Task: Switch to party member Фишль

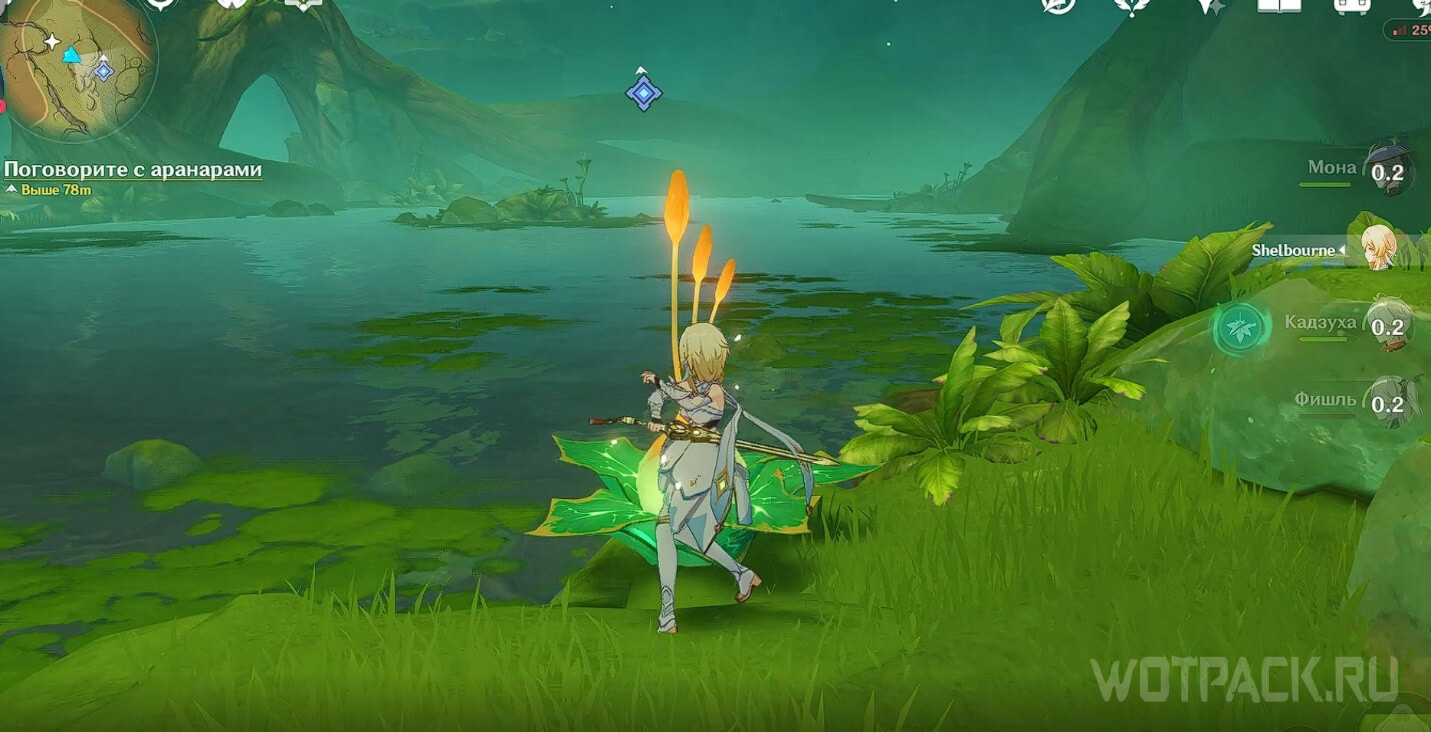Action: [1387, 402]
